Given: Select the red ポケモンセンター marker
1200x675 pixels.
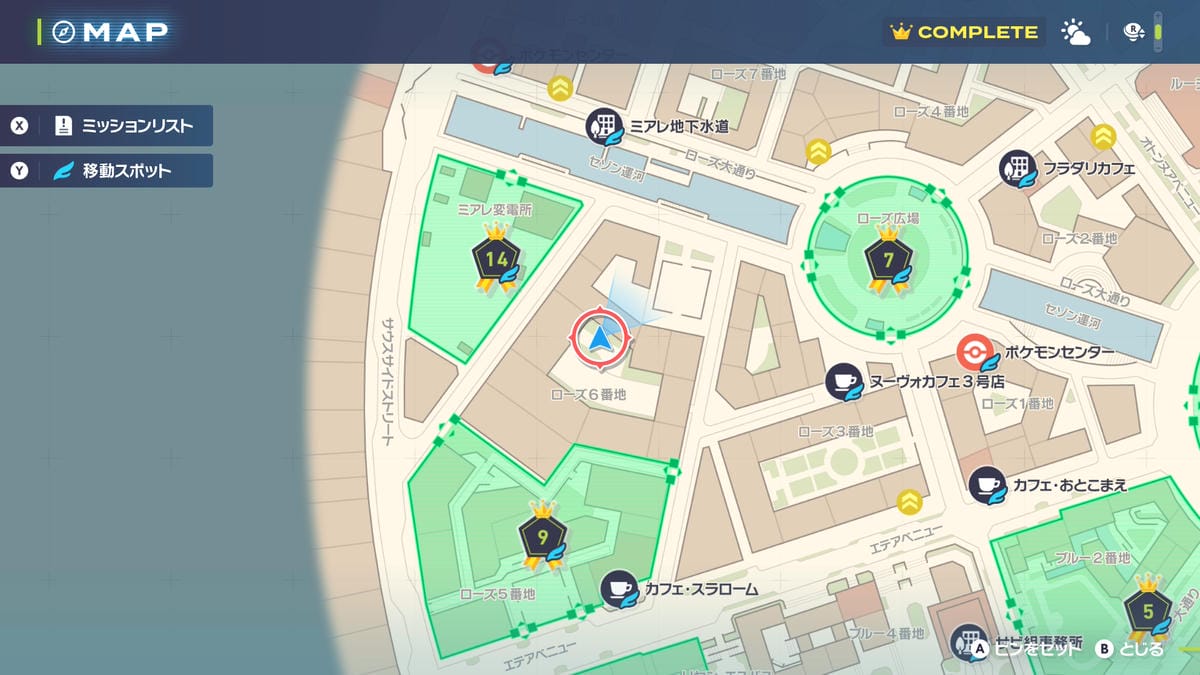Looking at the screenshot, I should pyautogui.click(x=973, y=352).
